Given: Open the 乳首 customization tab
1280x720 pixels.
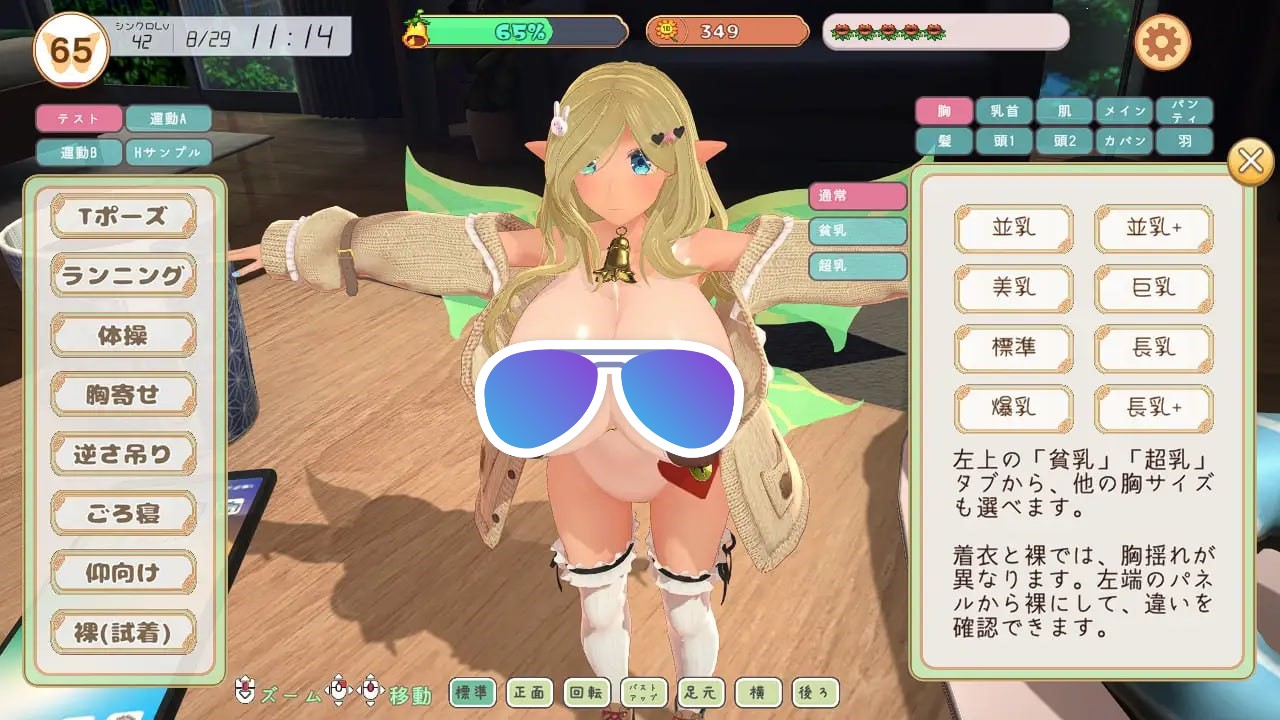Looking at the screenshot, I should pos(1003,111).
